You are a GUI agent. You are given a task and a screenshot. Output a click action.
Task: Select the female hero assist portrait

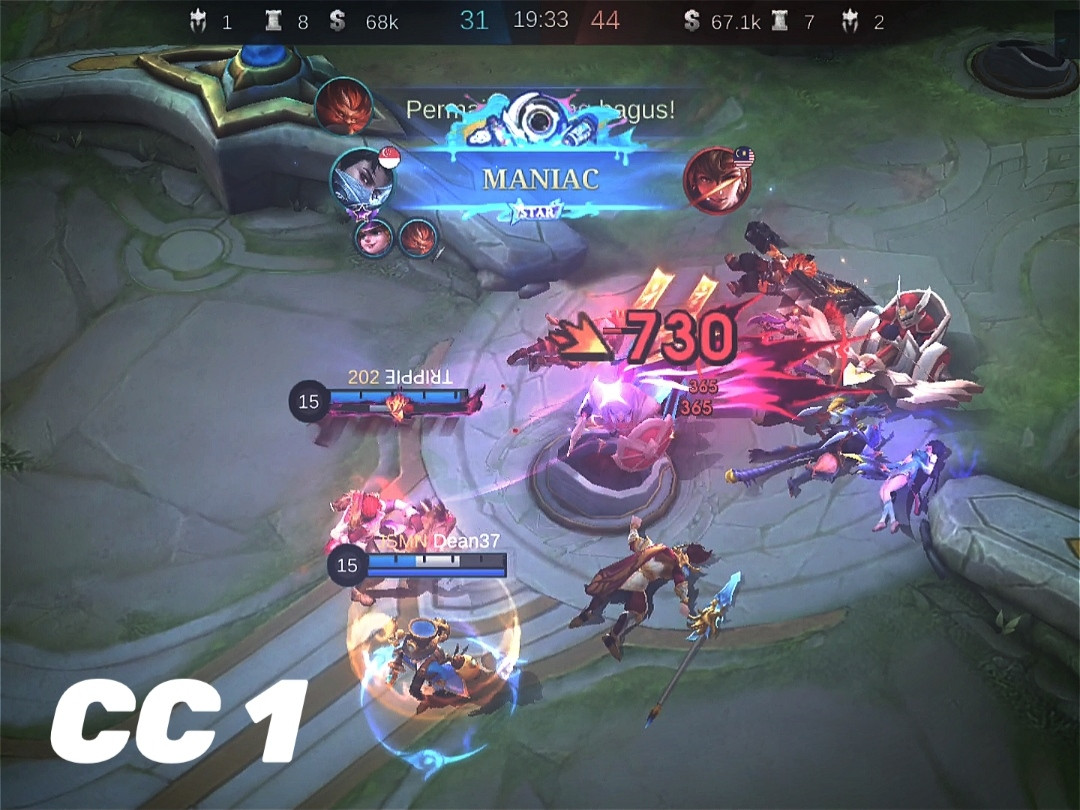(x=374, y=238)
